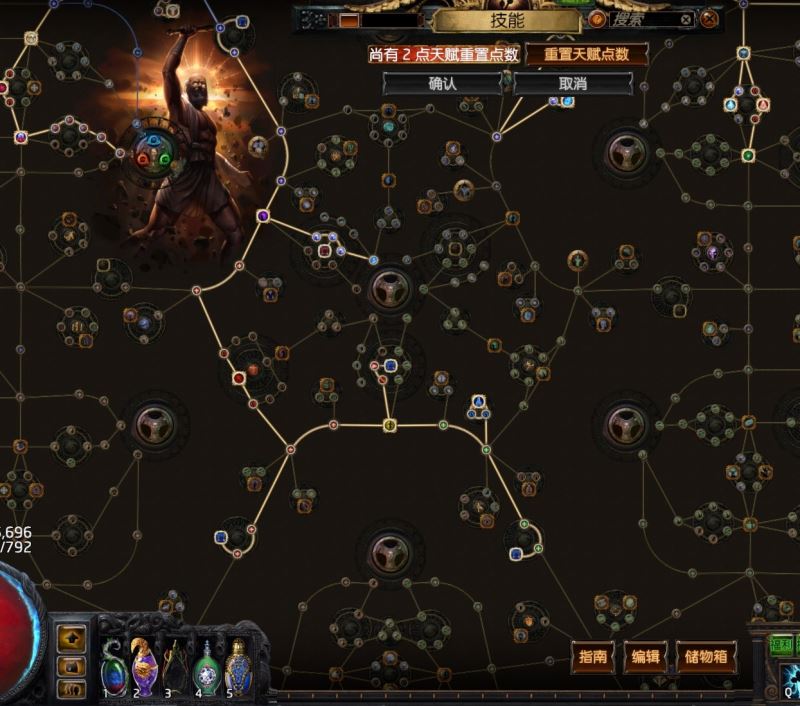
Task: Use the flask in slot 1
Action: (x=113, y=664)
